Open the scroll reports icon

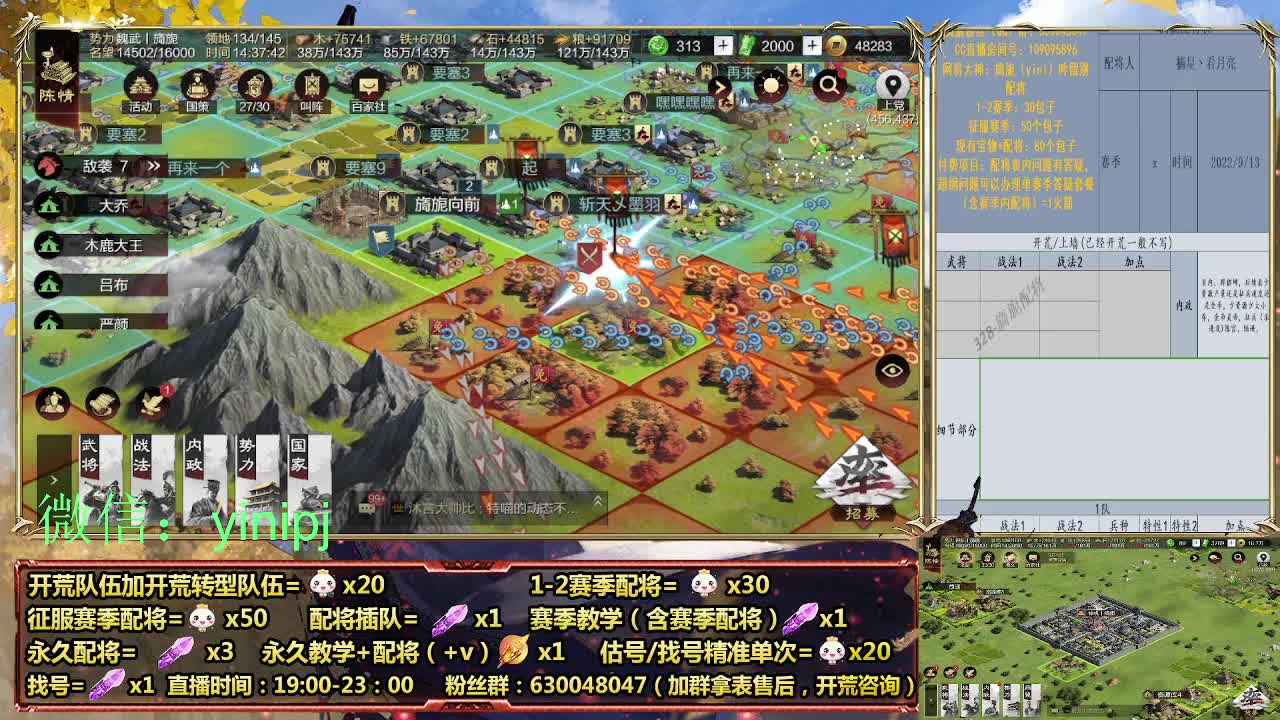(103, 402)
